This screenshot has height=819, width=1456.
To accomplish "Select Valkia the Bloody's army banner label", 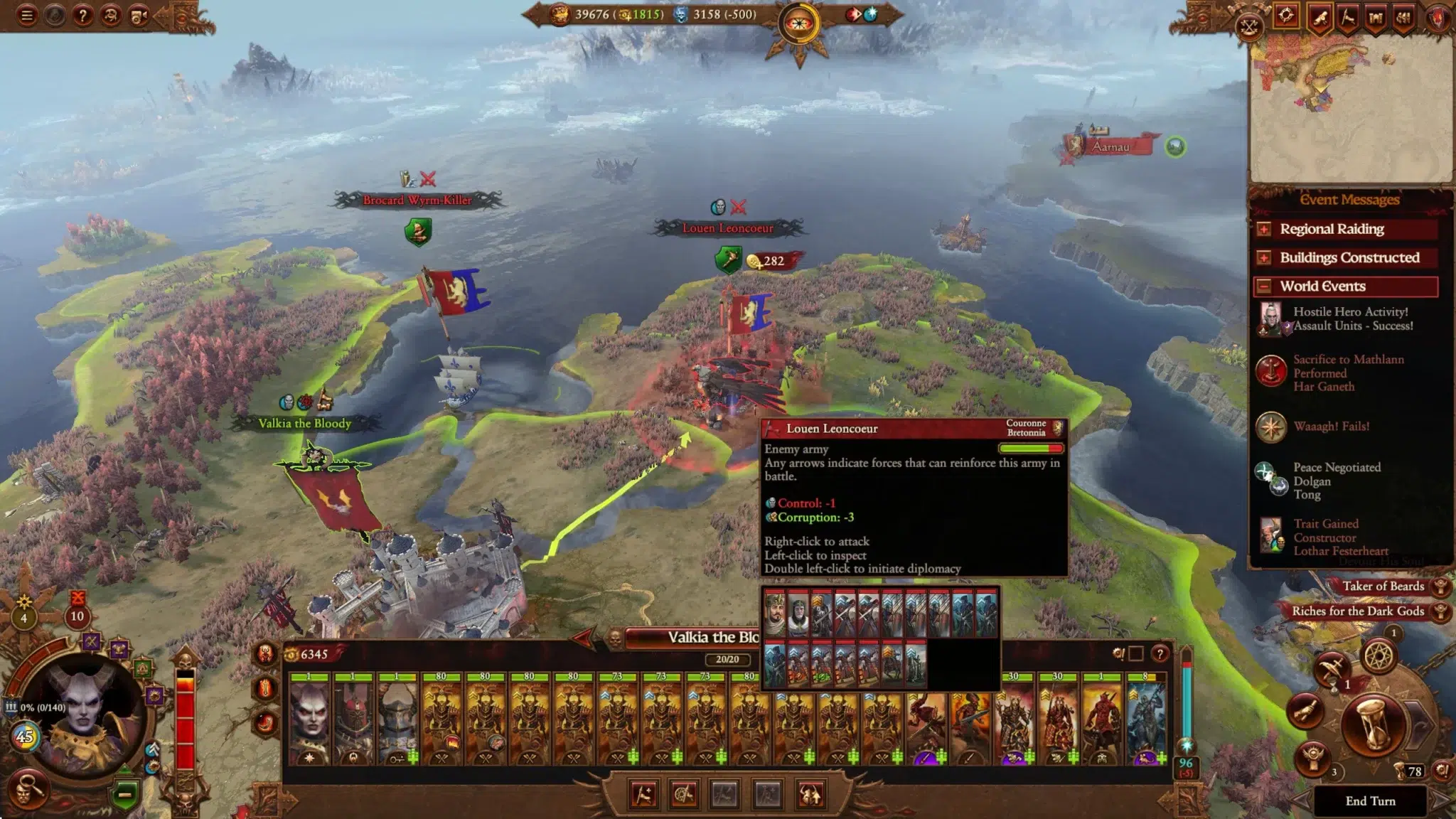I will [x=304, y=424].
